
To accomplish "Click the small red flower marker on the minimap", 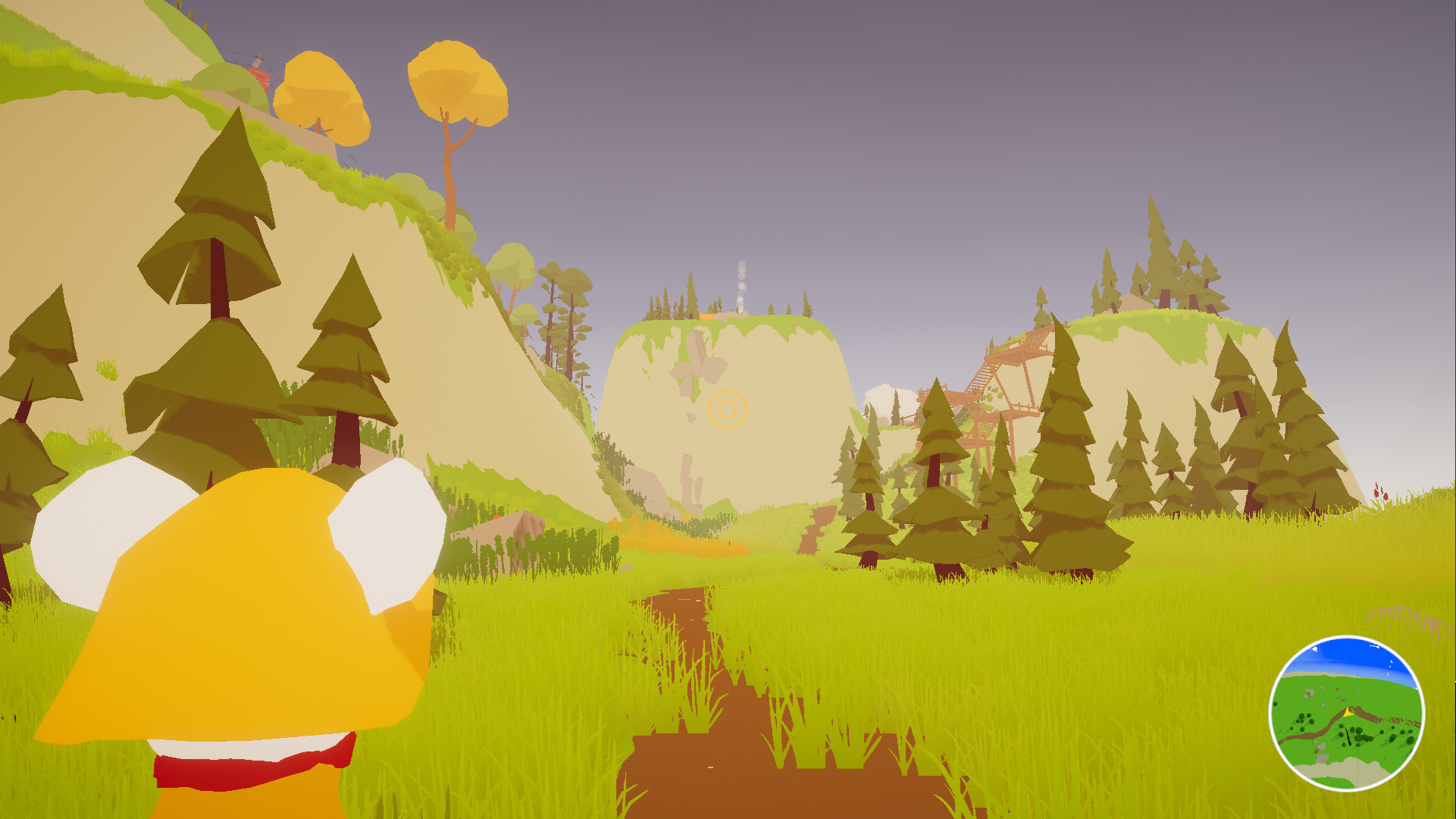I will 1337,689.
